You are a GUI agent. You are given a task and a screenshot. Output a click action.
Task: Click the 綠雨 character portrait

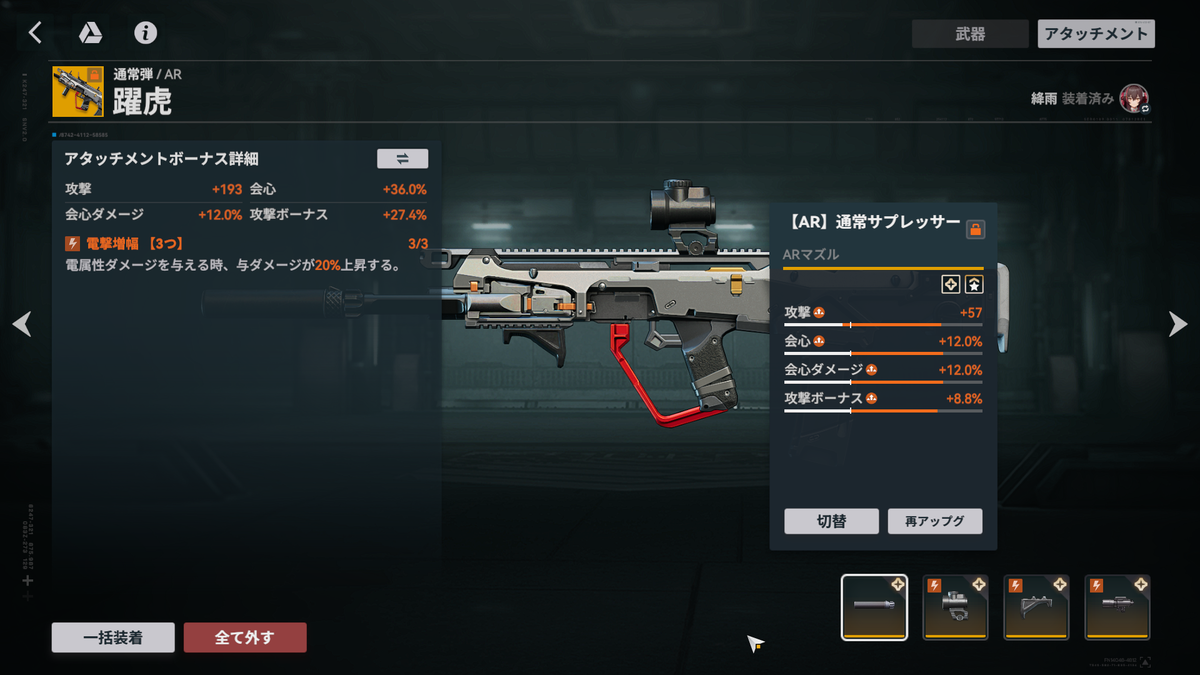pos(1134,99)
